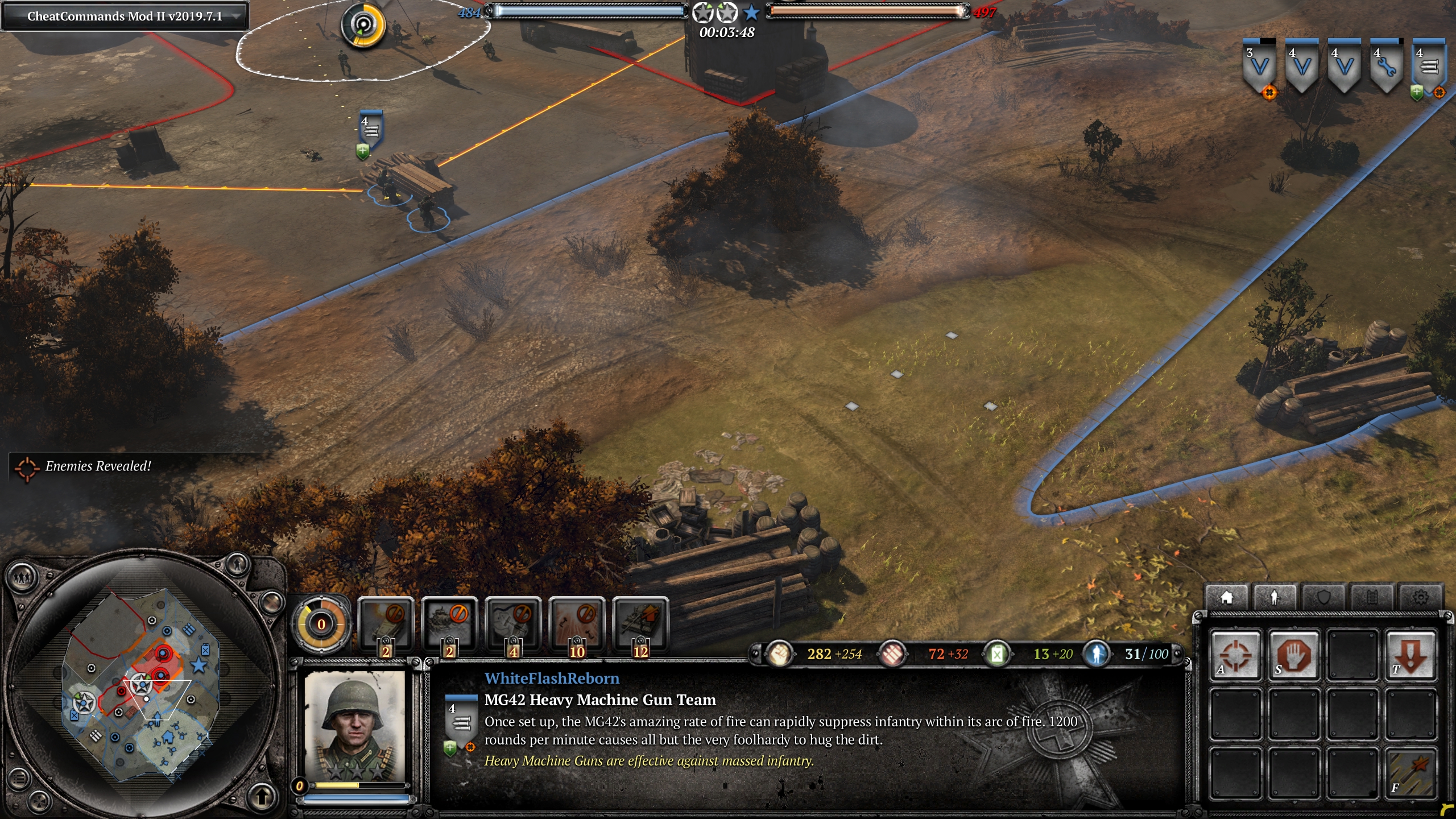The height and width of the screenshot is (819, 1456).
Task: Select the tank commander ability locked at 12
Action: (x=640, y=624)
